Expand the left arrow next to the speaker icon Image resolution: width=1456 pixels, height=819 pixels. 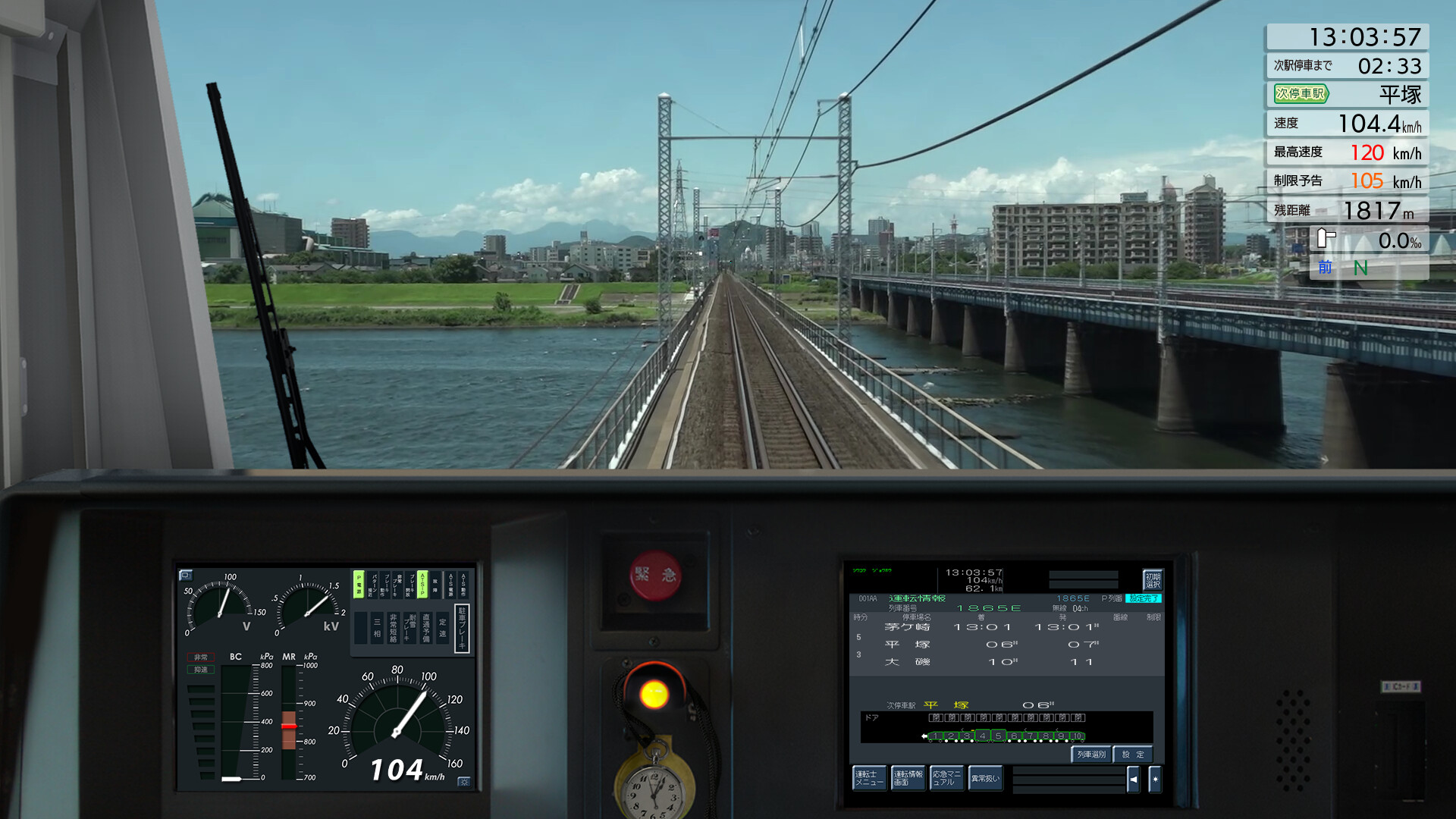click(x=1133, y=780)
